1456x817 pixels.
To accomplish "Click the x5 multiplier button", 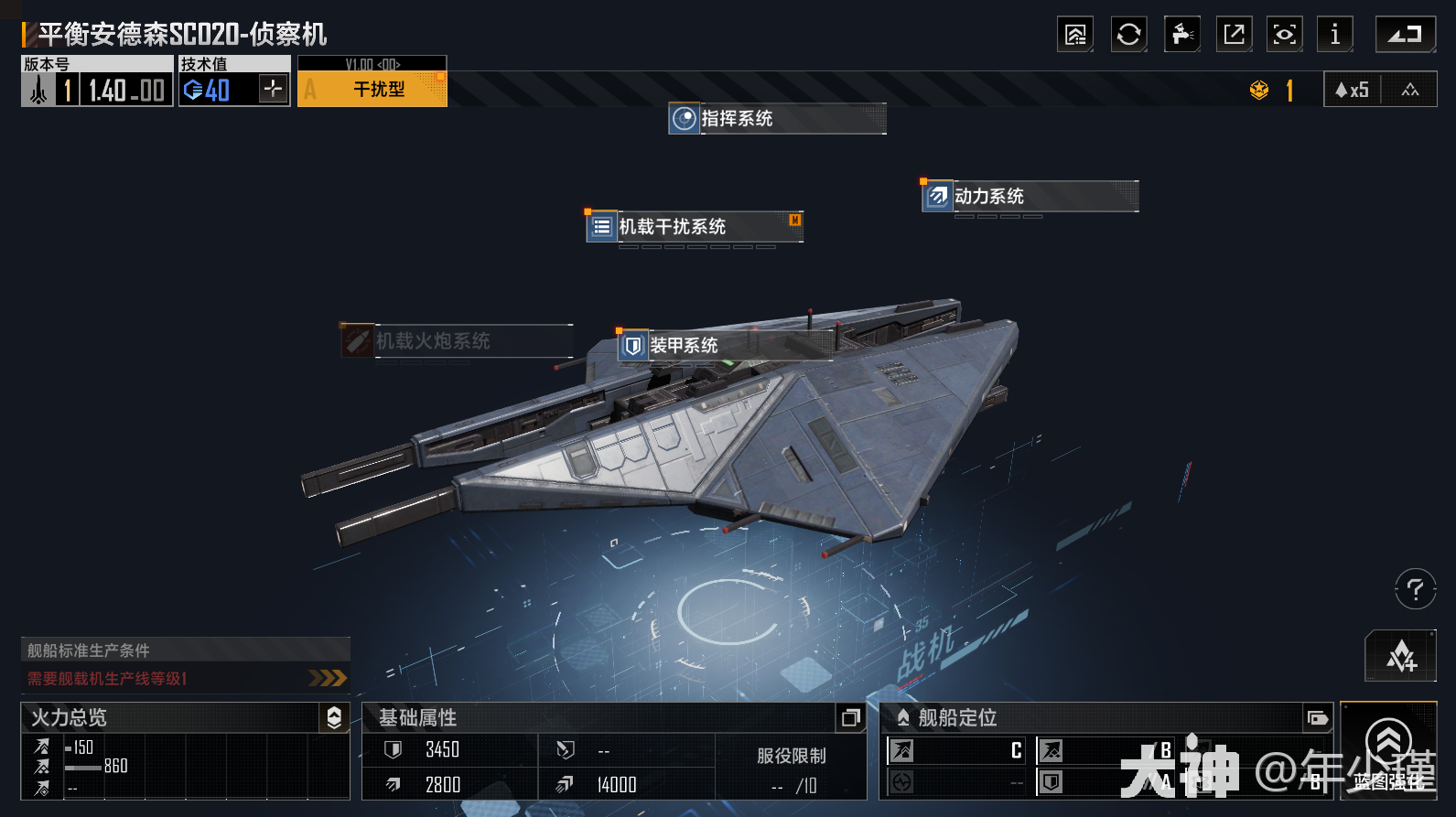I will point(1353,90).
